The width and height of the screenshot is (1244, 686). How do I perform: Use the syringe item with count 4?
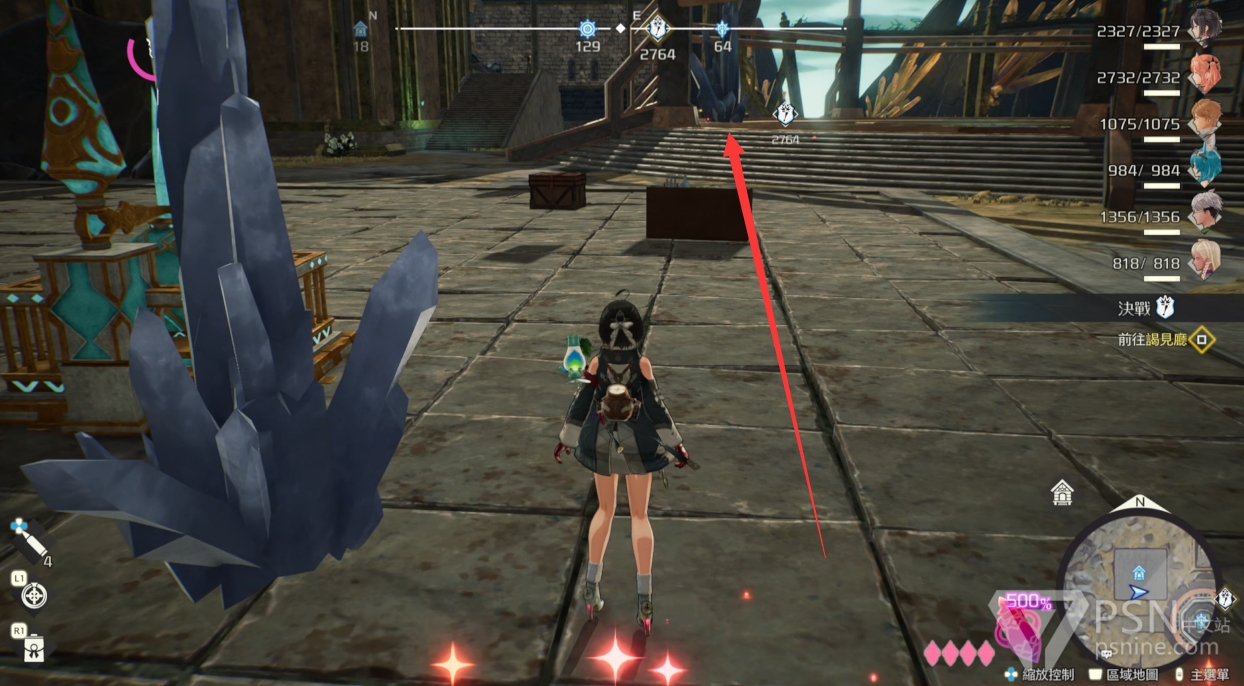[28, 540]
